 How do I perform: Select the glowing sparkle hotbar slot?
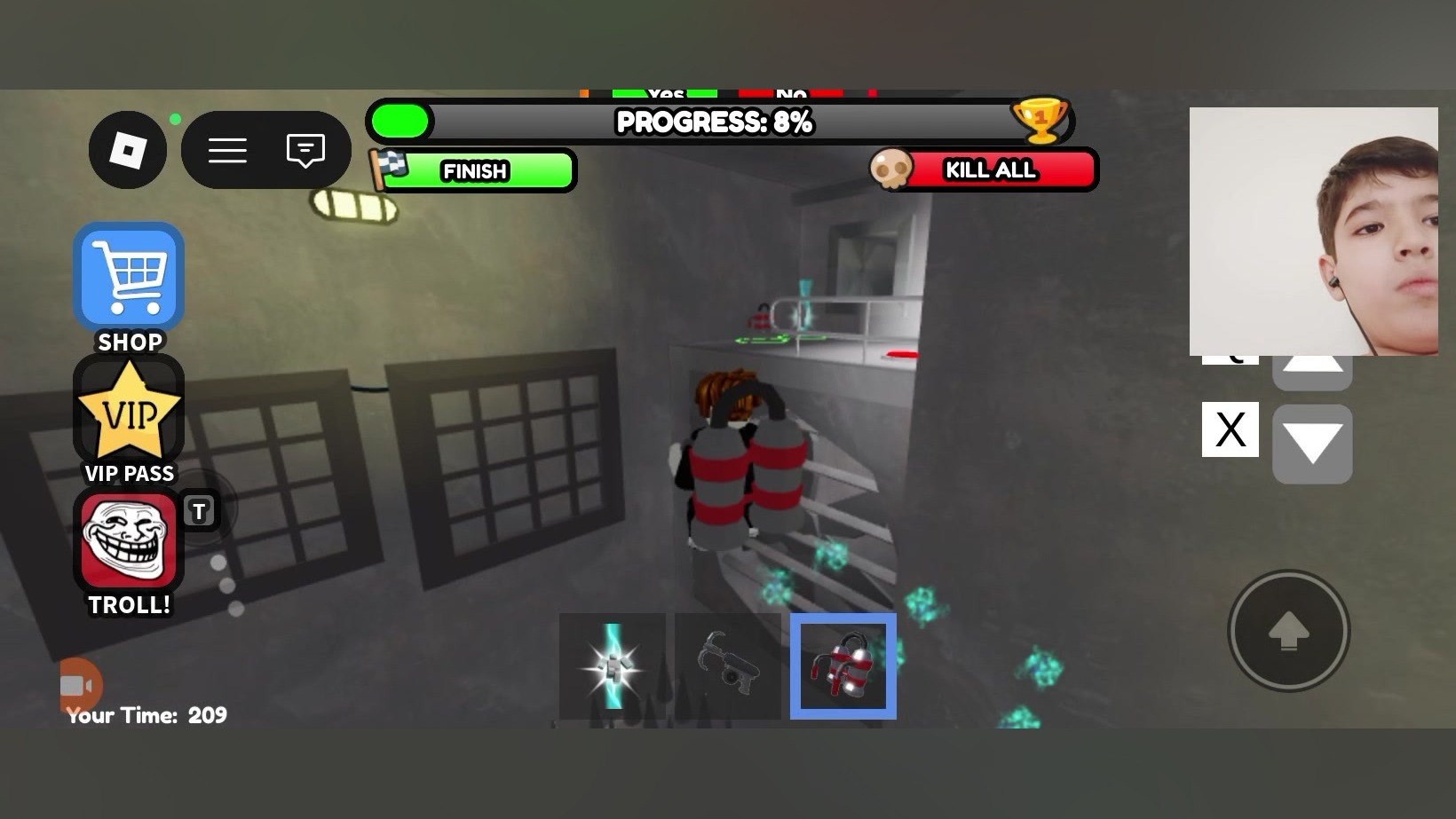click(x=613, y=666)
